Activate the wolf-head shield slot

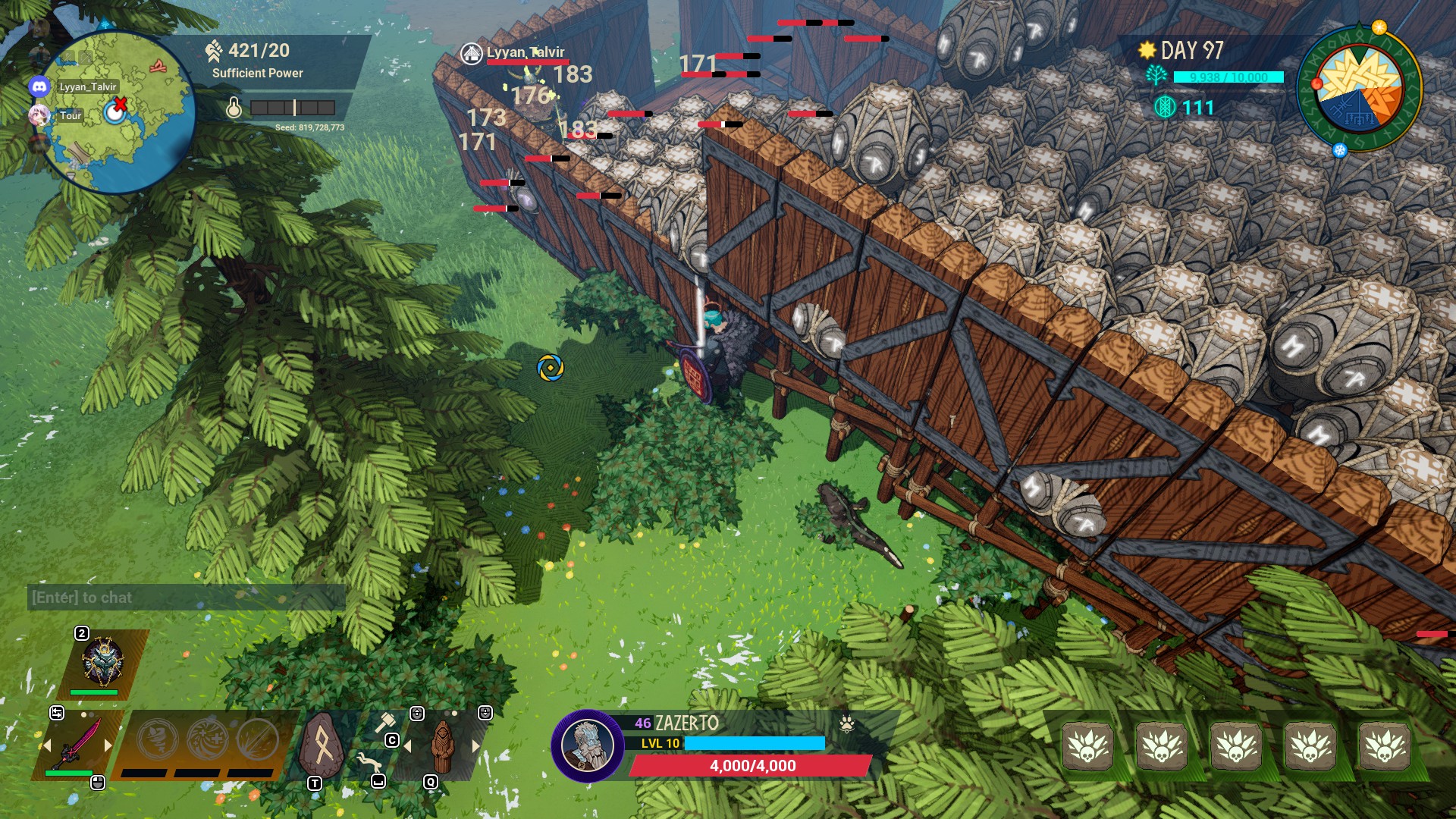tap(102, 661)
